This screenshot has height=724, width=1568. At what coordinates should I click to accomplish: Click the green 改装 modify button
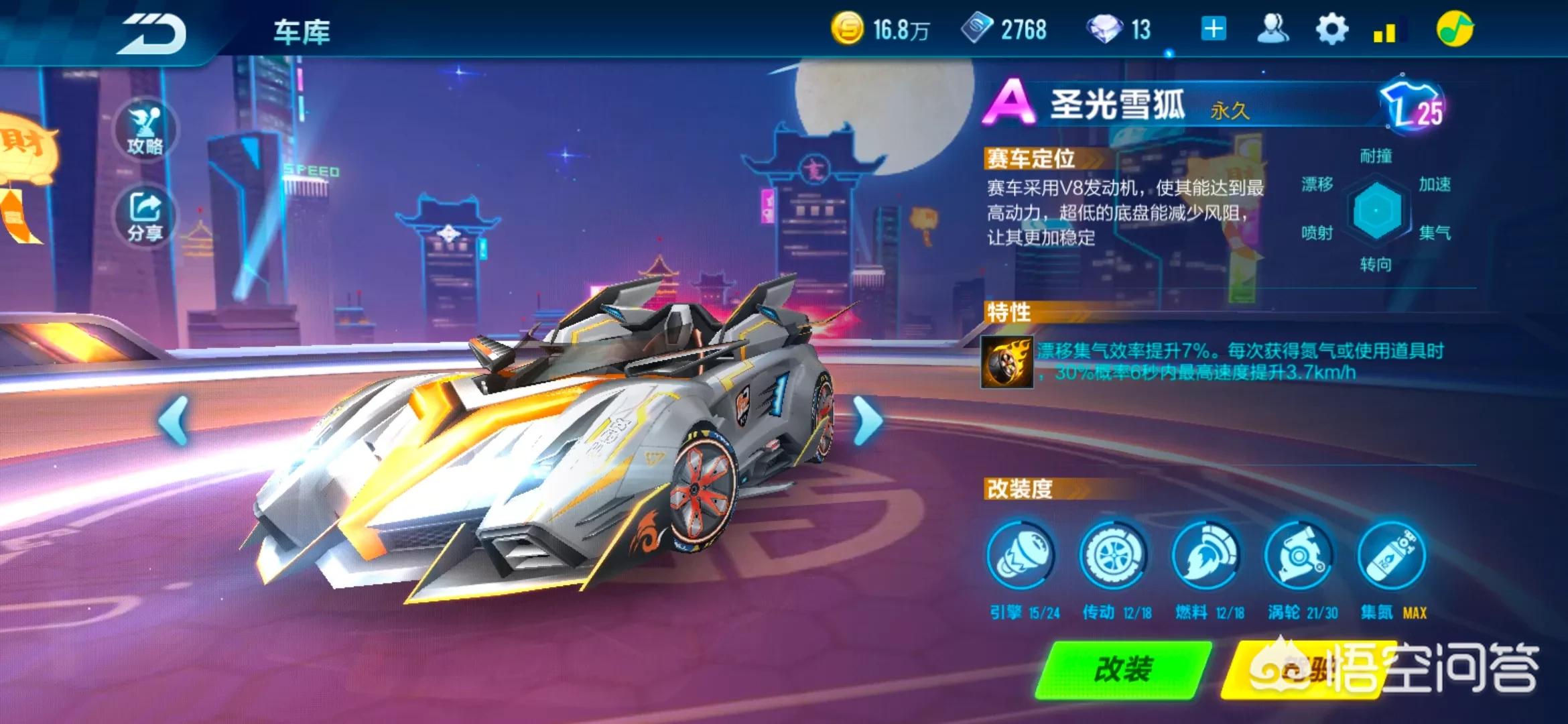click(x=1124, y=669)
